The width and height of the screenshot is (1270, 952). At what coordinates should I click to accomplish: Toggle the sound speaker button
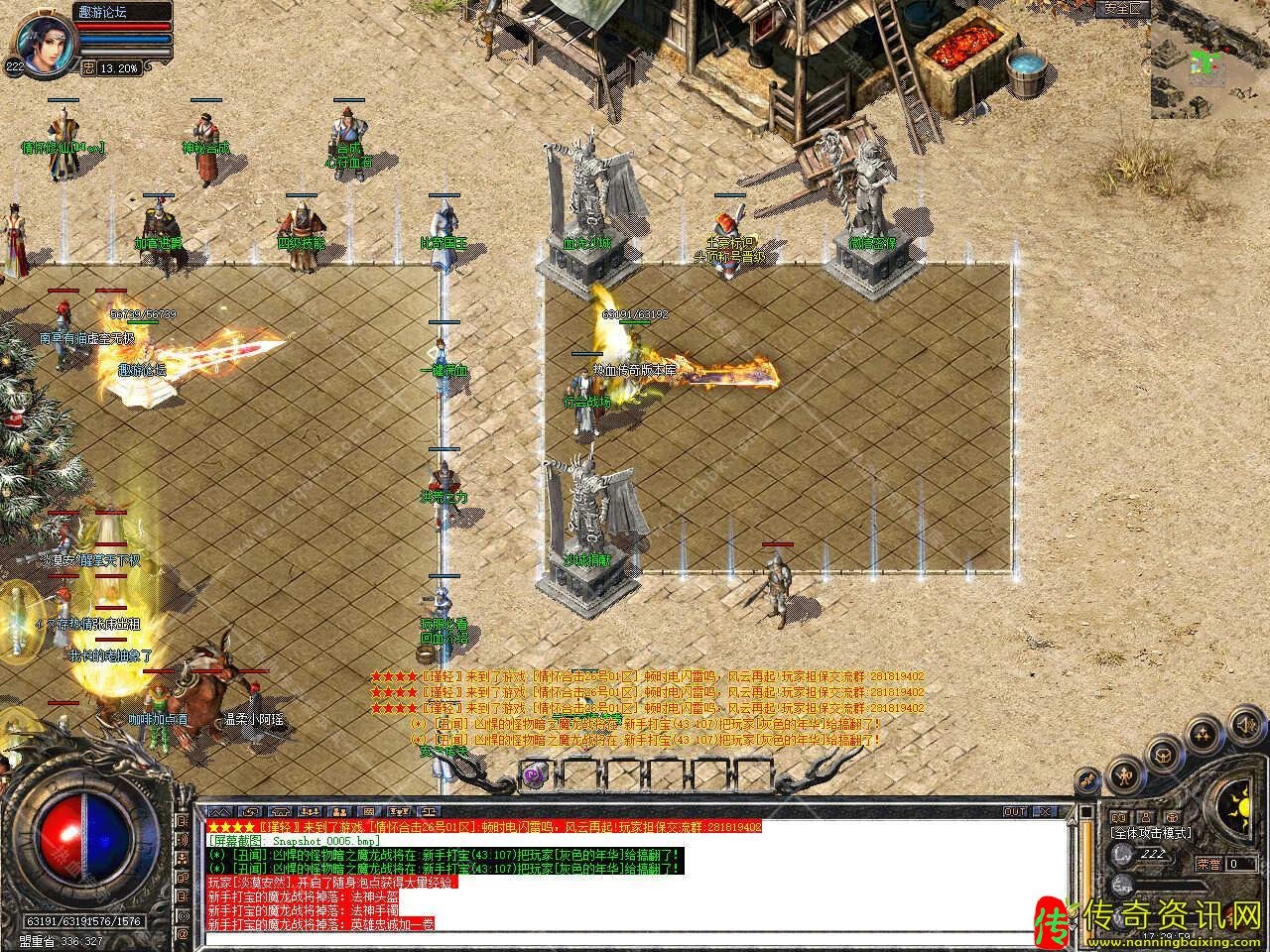pyautogui.click(x=1246, y=727)
